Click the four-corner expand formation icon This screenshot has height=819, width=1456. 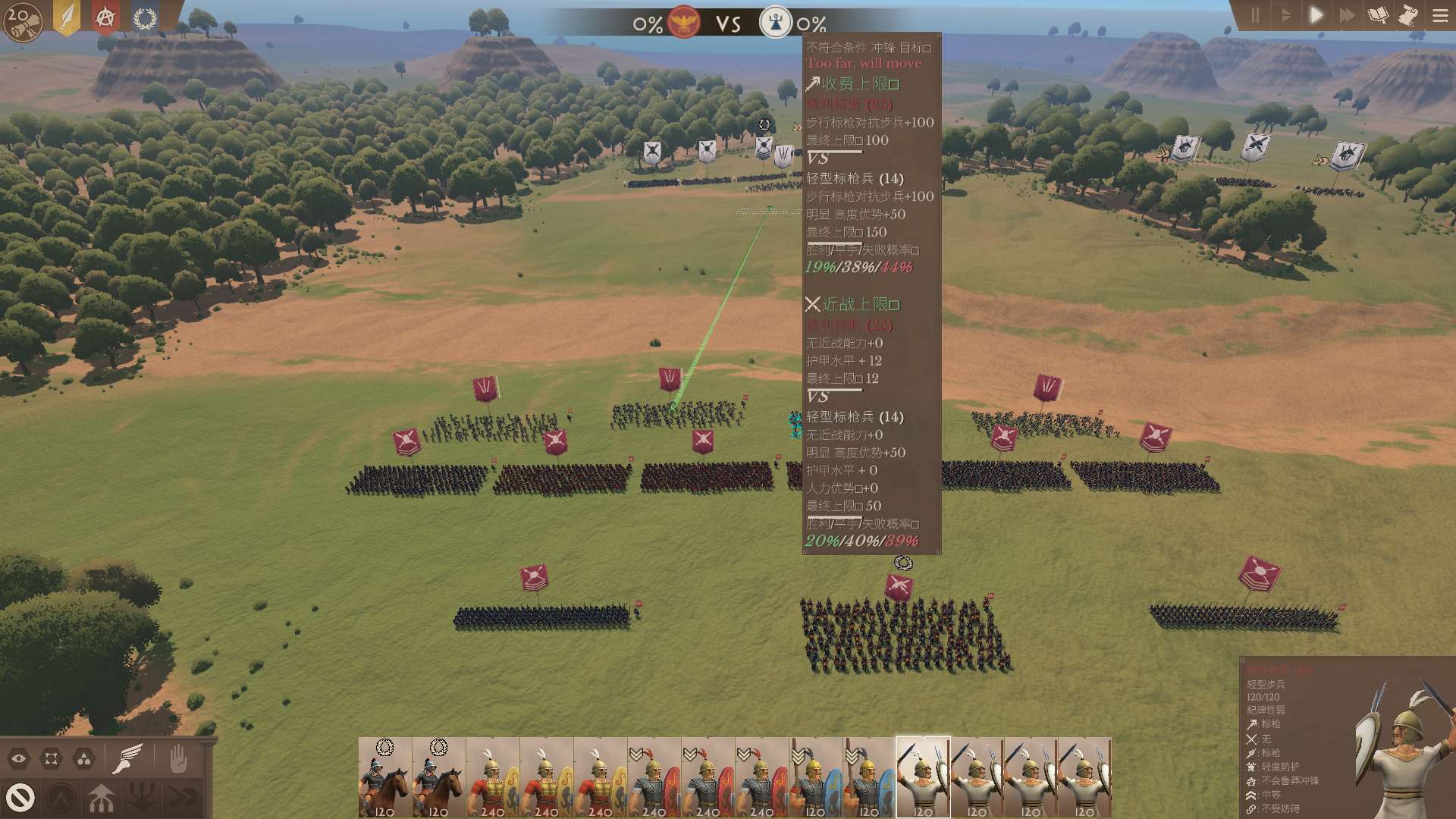click(x=52, y=758)
